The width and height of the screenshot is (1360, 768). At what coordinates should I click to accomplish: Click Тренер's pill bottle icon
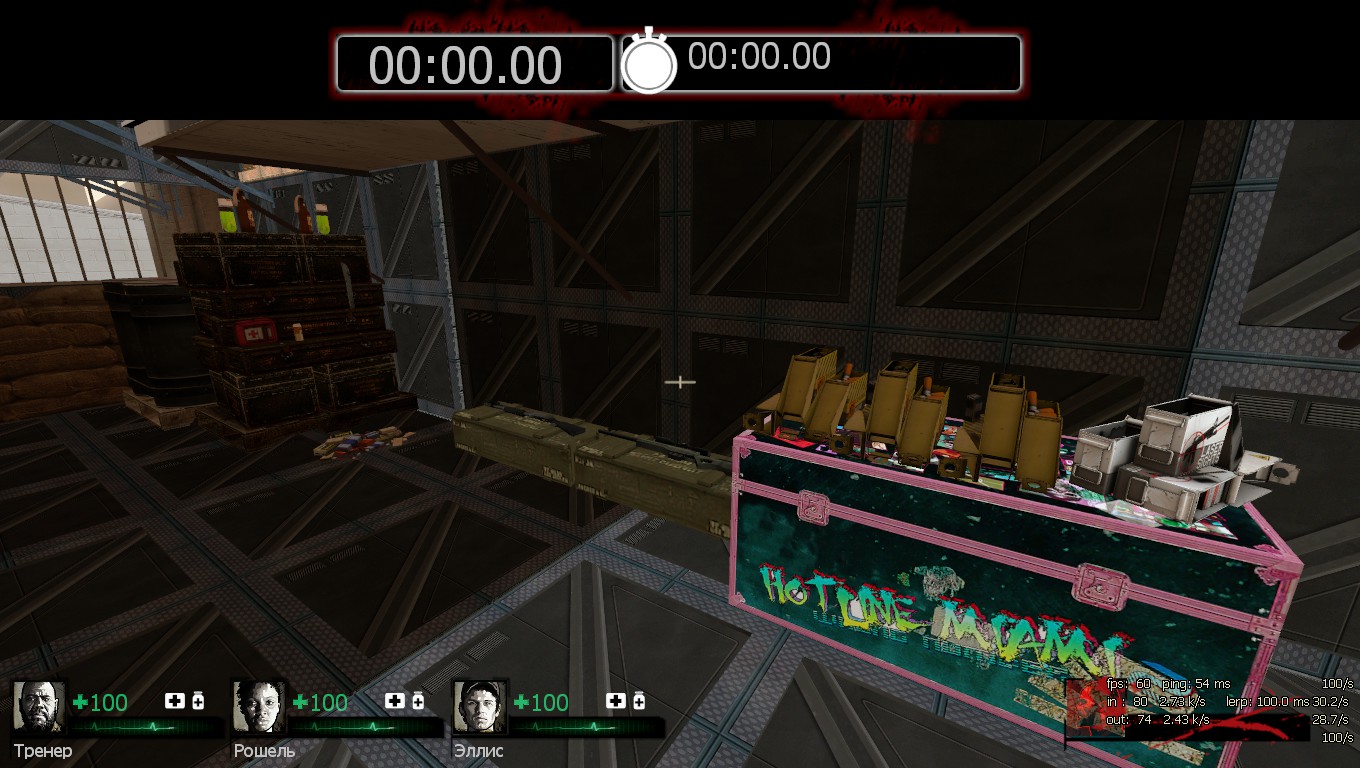198,702
